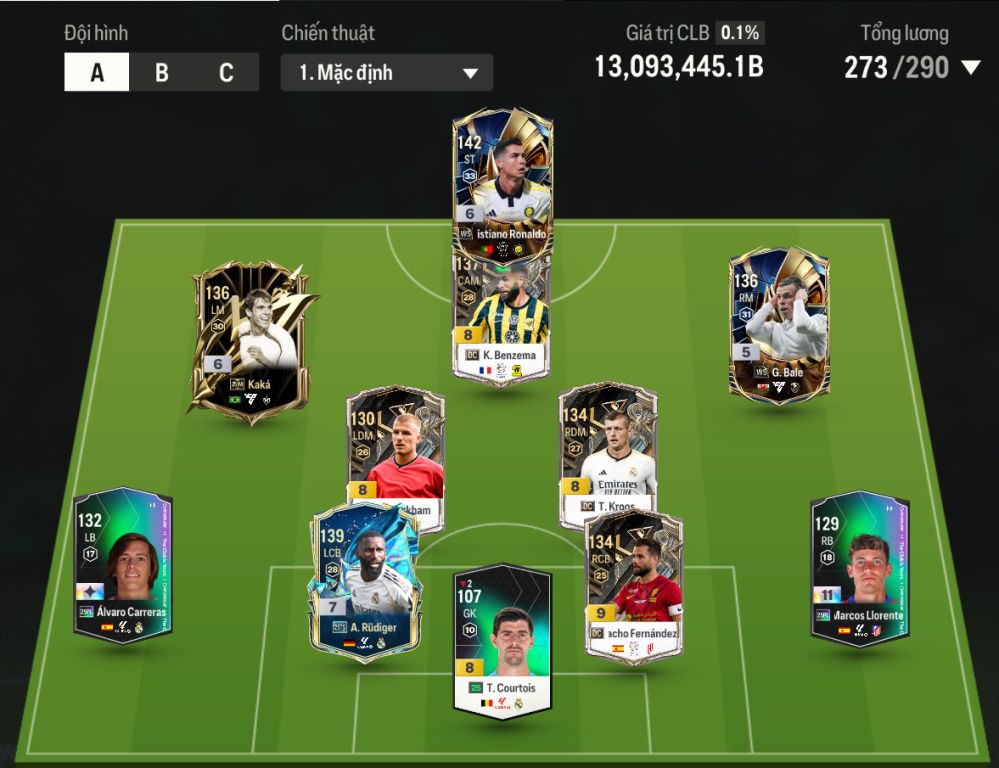Expand the Tổng lương salary arrow

[970, 68]
